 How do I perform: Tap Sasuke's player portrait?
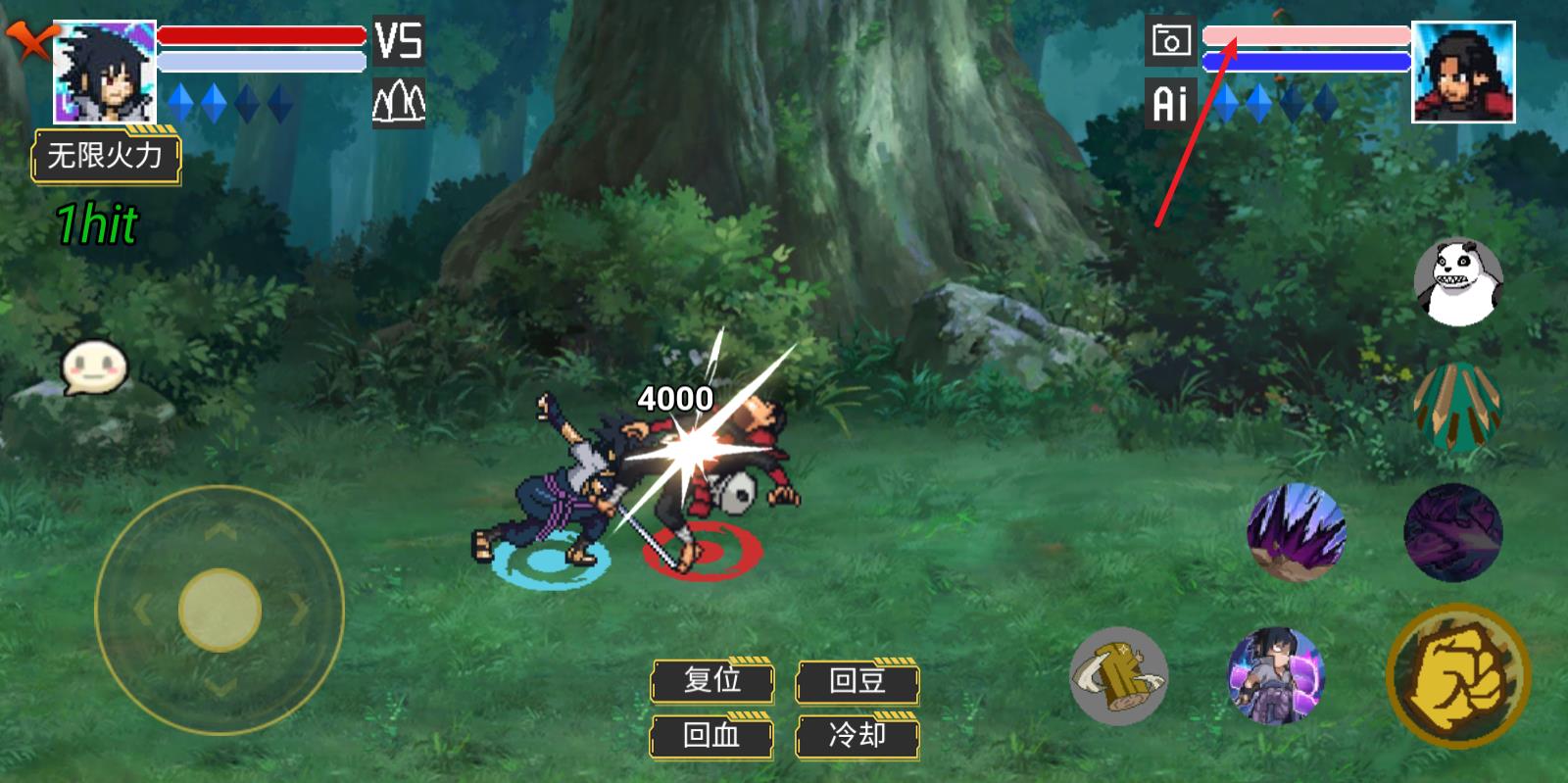pos(105,72)
